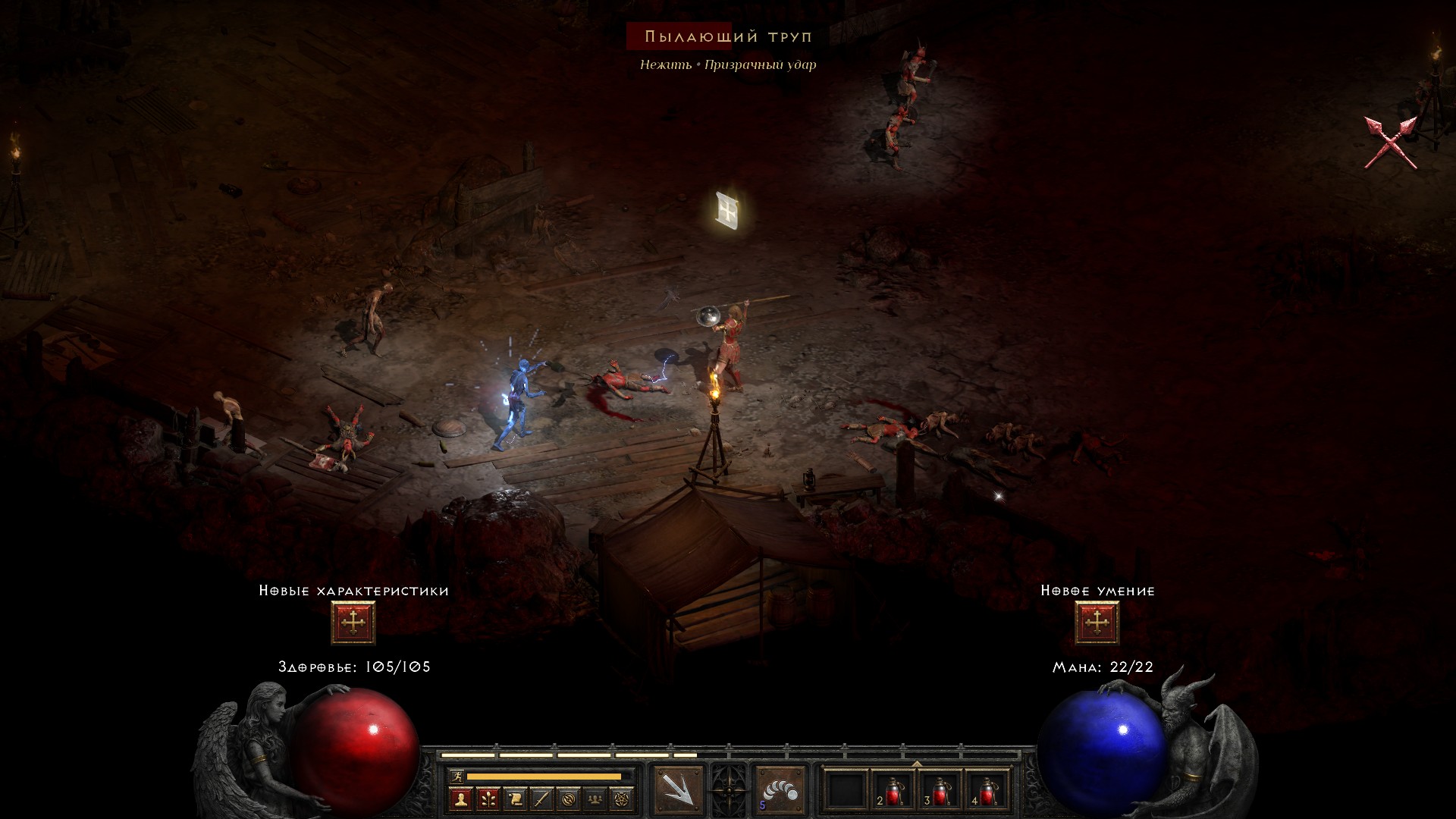Viewport: 1456px width, 819px height.
Task: Use the red health potion in belt slot 3
Action: point(940,792)
